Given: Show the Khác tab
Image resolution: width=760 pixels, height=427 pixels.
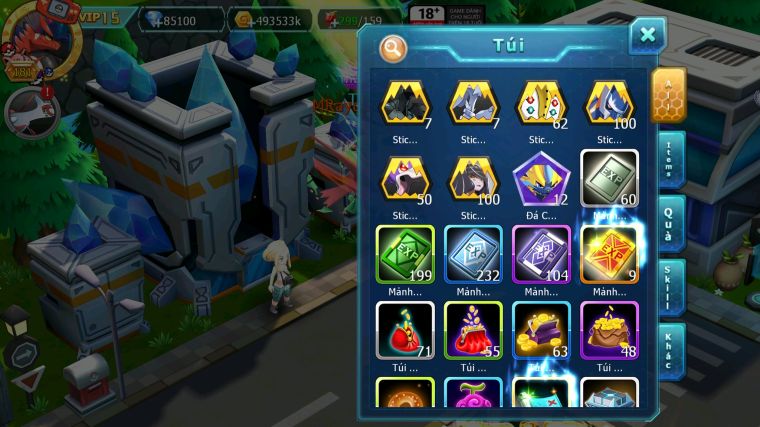Looking at the screenshot, I should click(x=670, y=351).
